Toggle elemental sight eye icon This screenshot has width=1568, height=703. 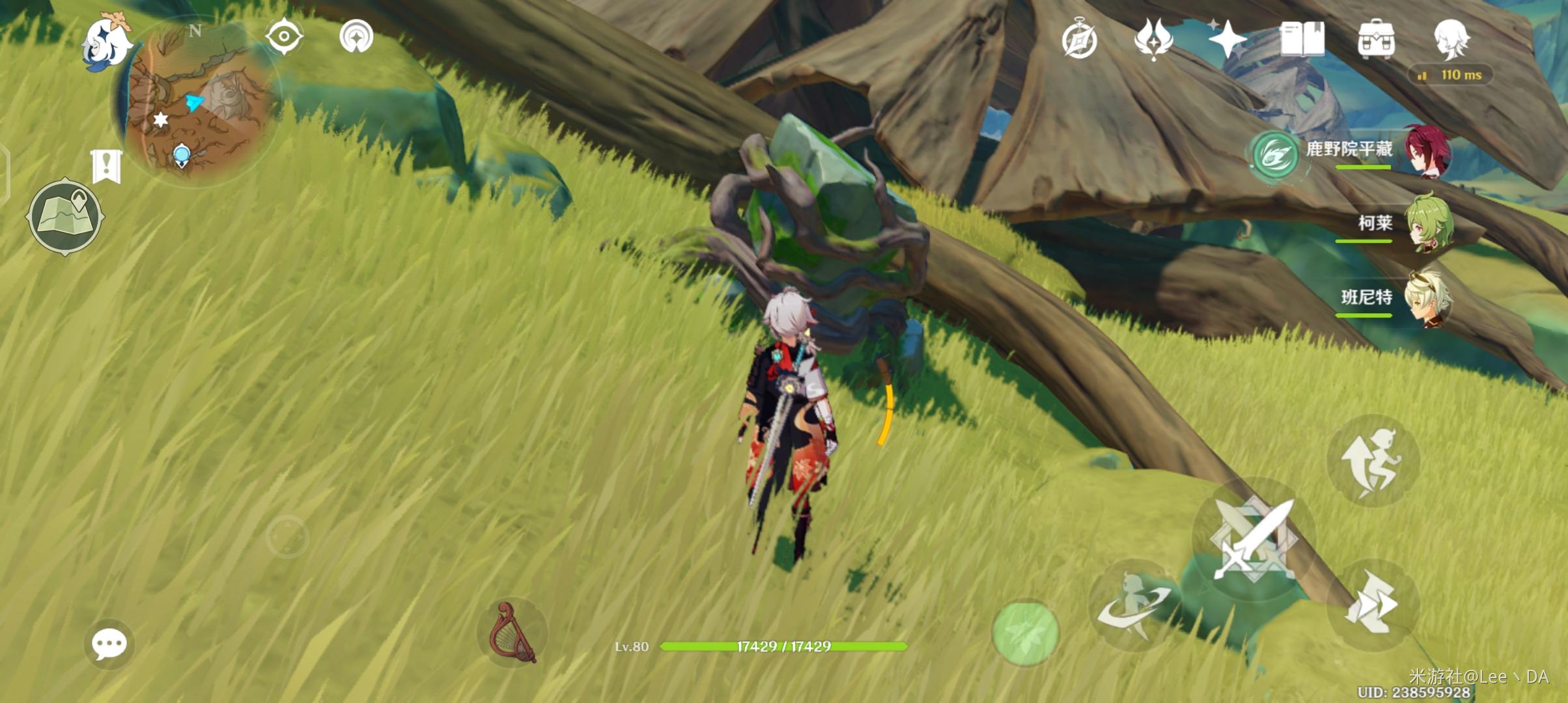[x=284, y=36]
